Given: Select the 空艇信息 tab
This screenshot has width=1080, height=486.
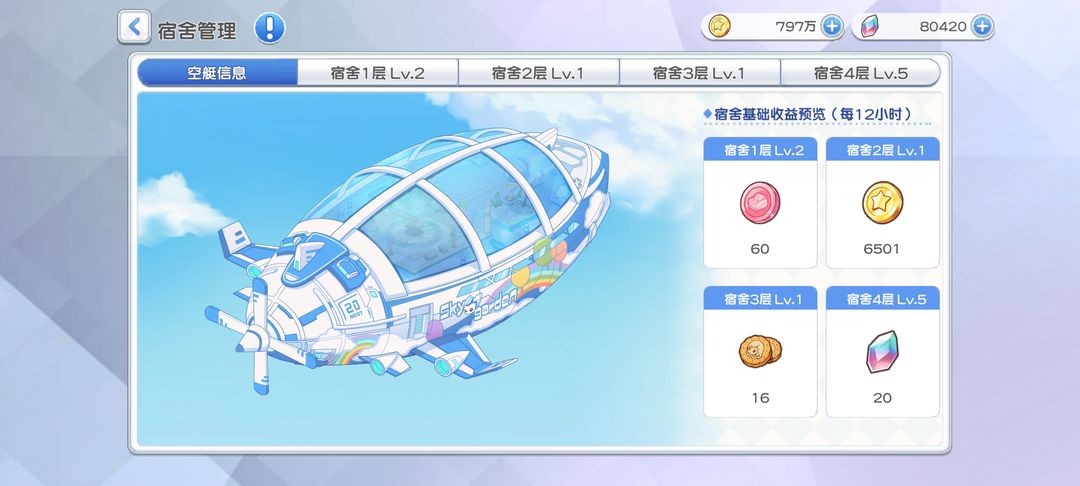Looking at the screenshot, I should tap(217, 73).
